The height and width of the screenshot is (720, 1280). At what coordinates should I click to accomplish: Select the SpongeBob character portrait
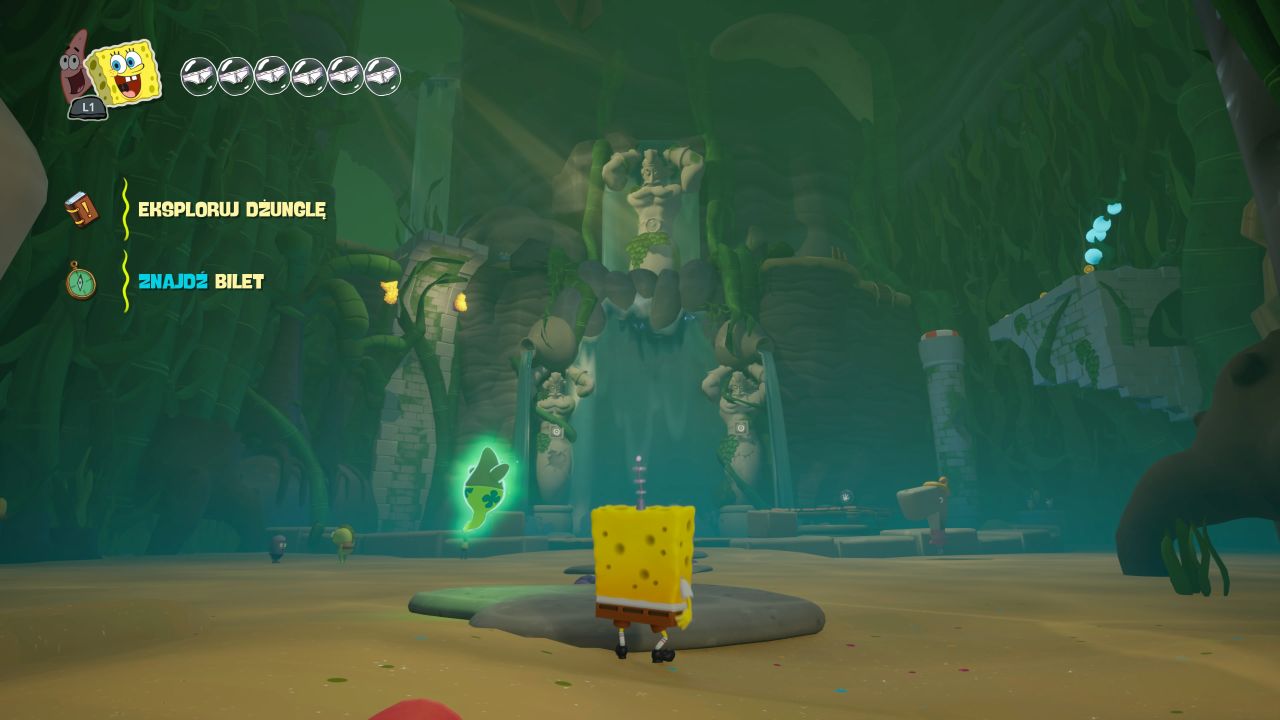tap(125, 72)
